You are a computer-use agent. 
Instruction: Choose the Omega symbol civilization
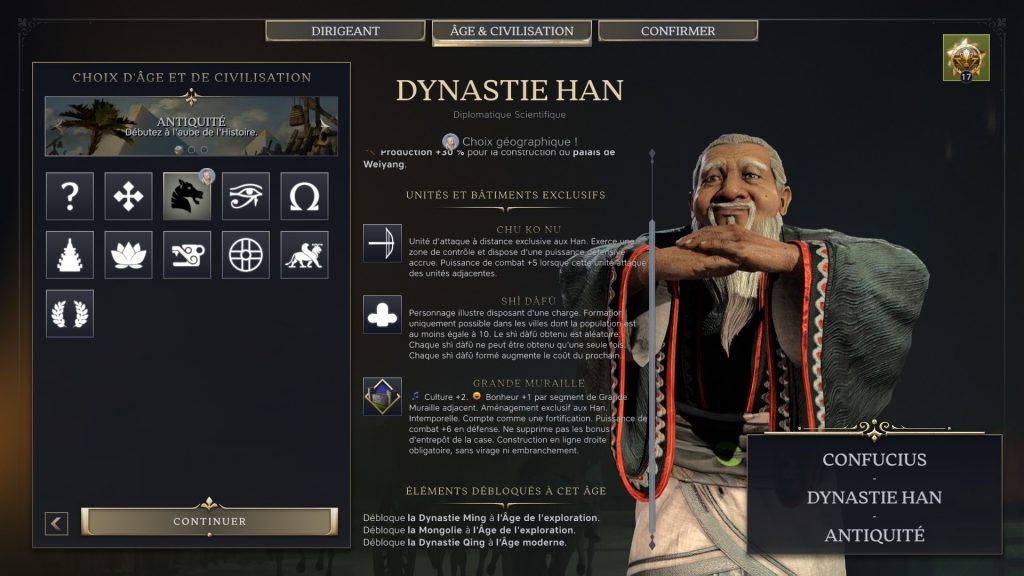304,196
